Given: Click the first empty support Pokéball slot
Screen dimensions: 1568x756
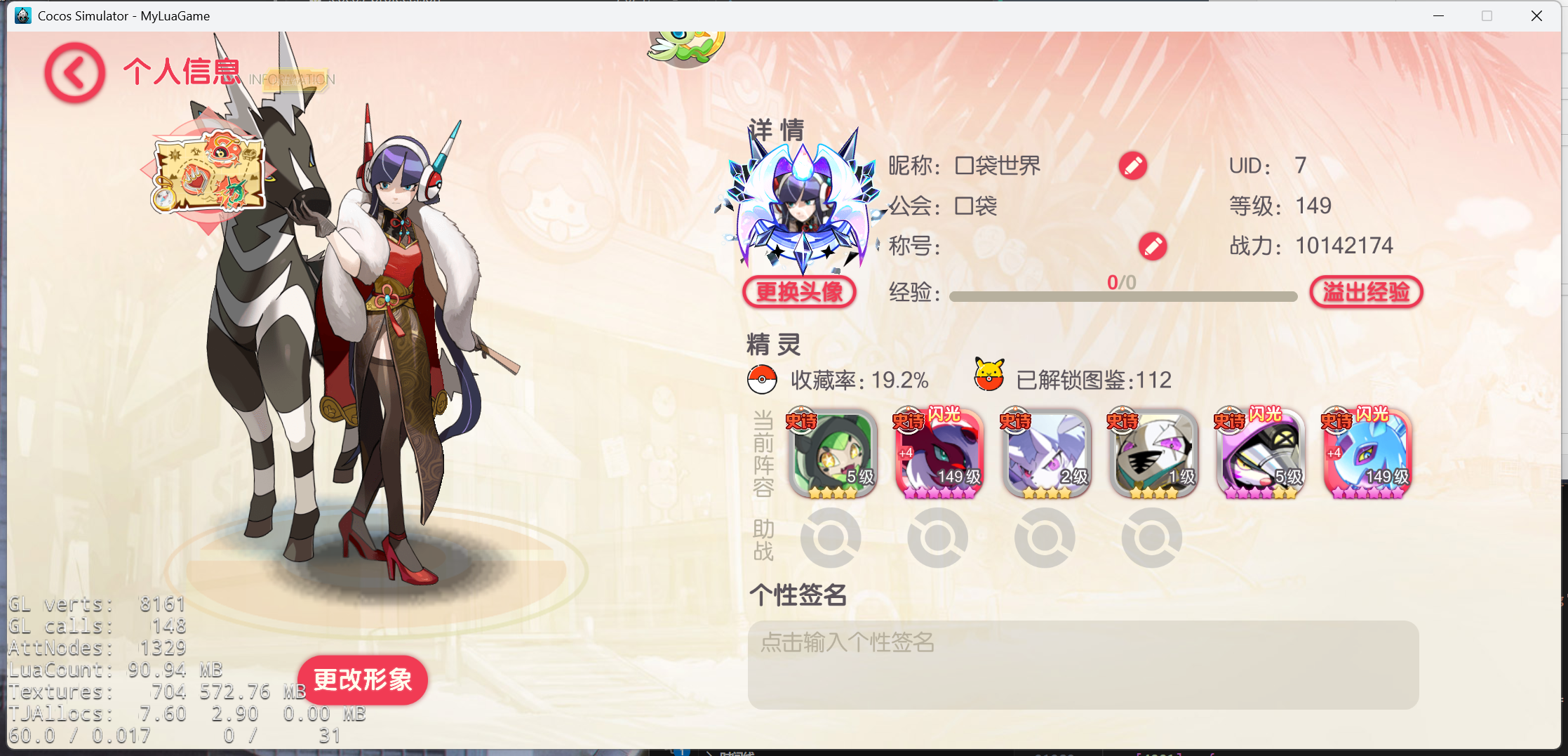Looking at the screenshot, I should tap(831, 538).
